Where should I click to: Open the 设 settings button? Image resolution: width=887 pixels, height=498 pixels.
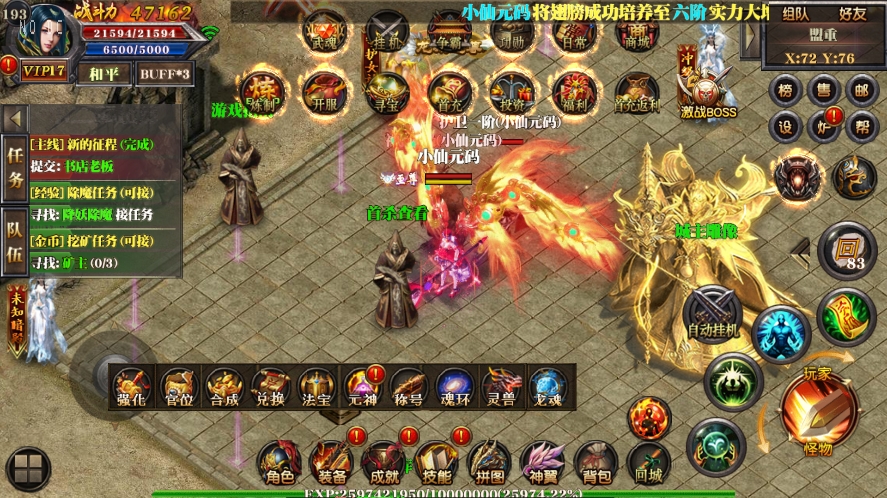(786, 127)
